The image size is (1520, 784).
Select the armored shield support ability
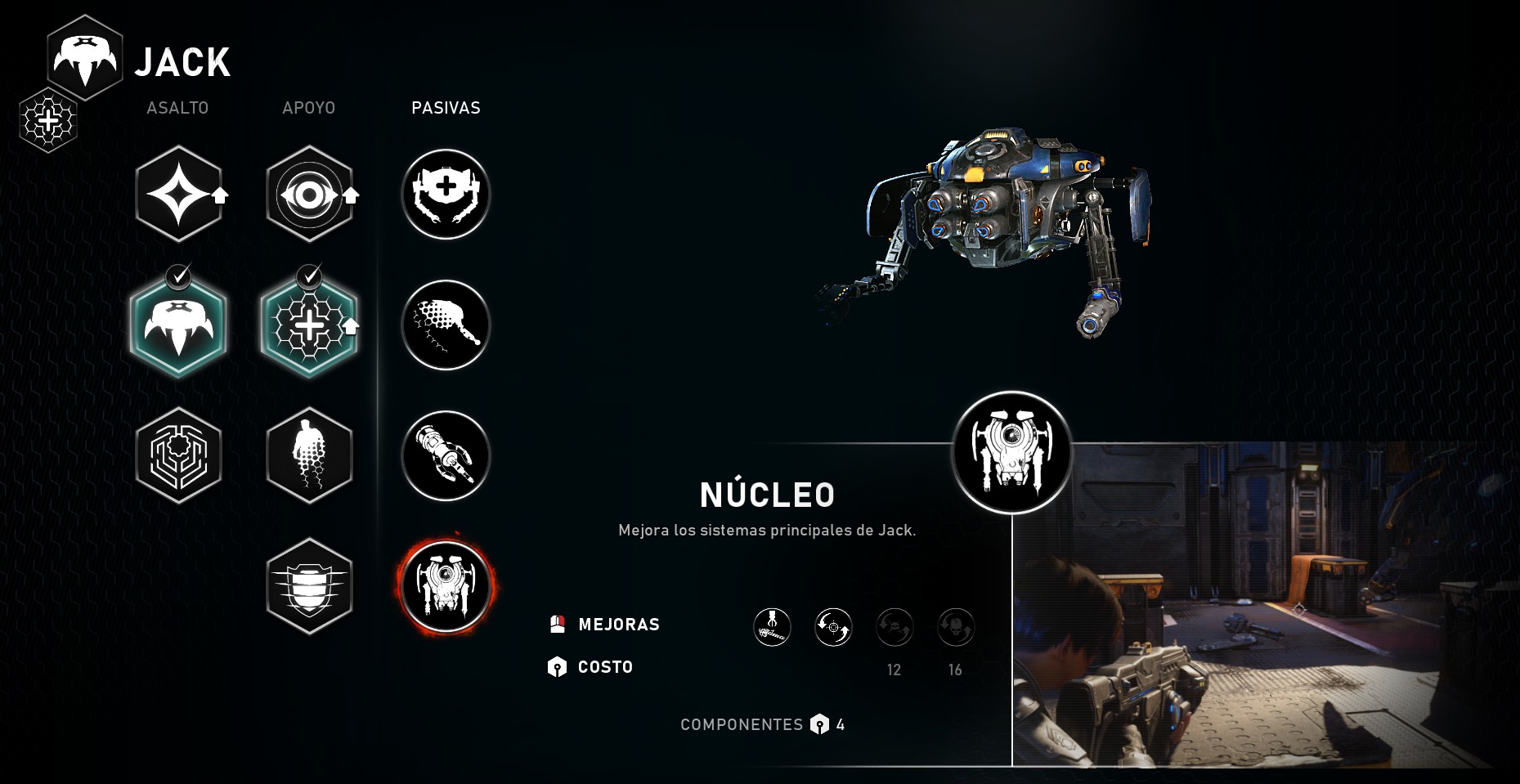309,586
